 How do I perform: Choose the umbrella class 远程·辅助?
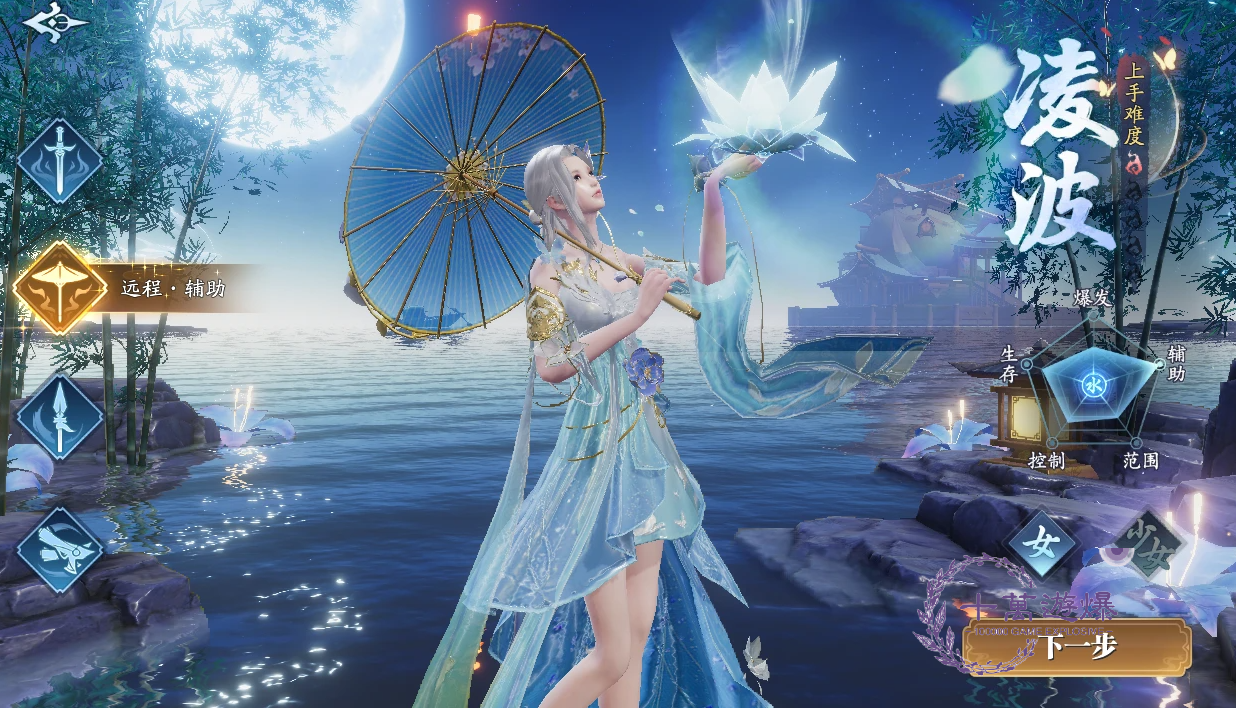[61, 288]
